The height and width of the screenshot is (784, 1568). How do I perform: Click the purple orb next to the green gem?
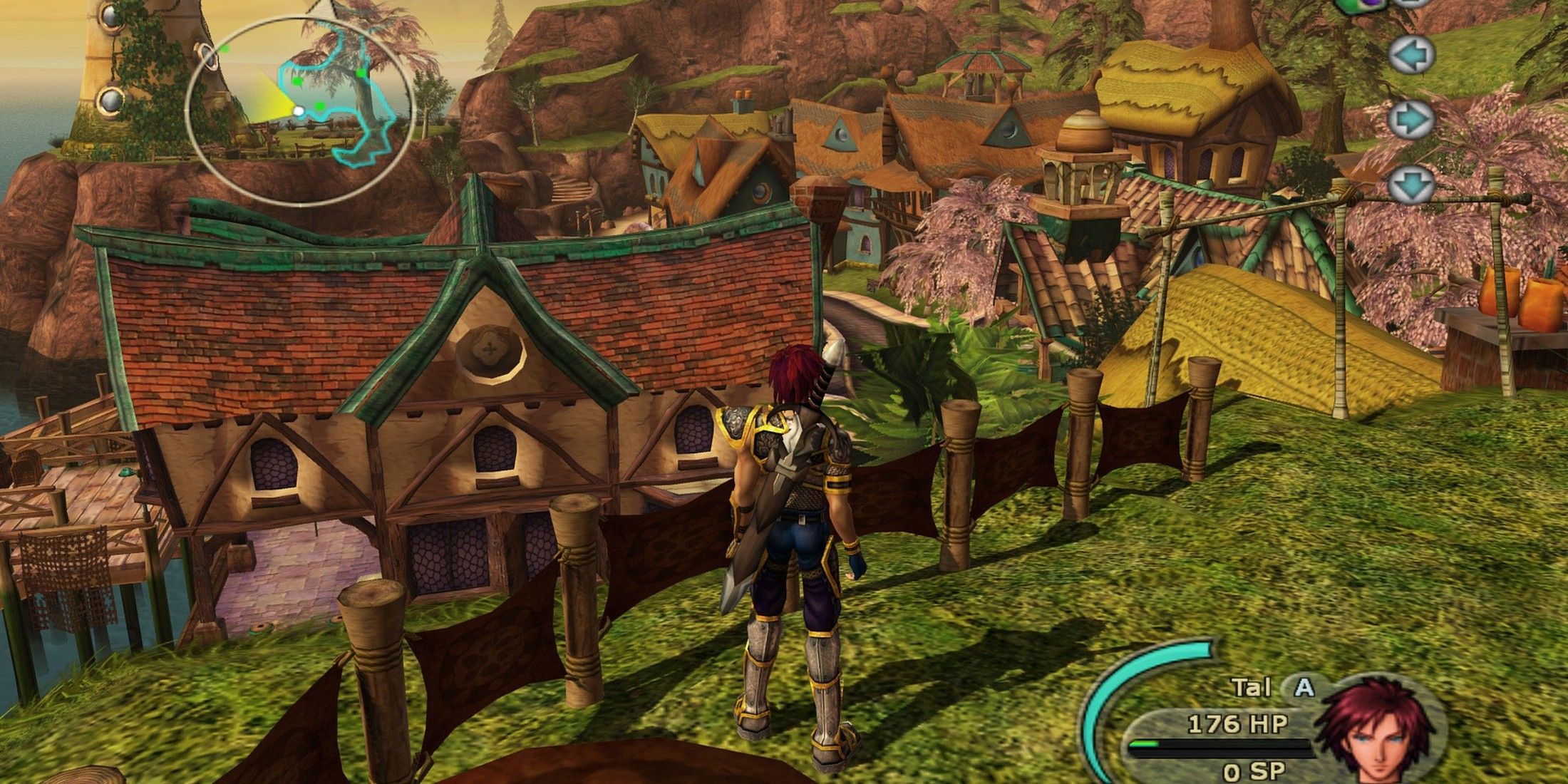(x=1371, y=4)
